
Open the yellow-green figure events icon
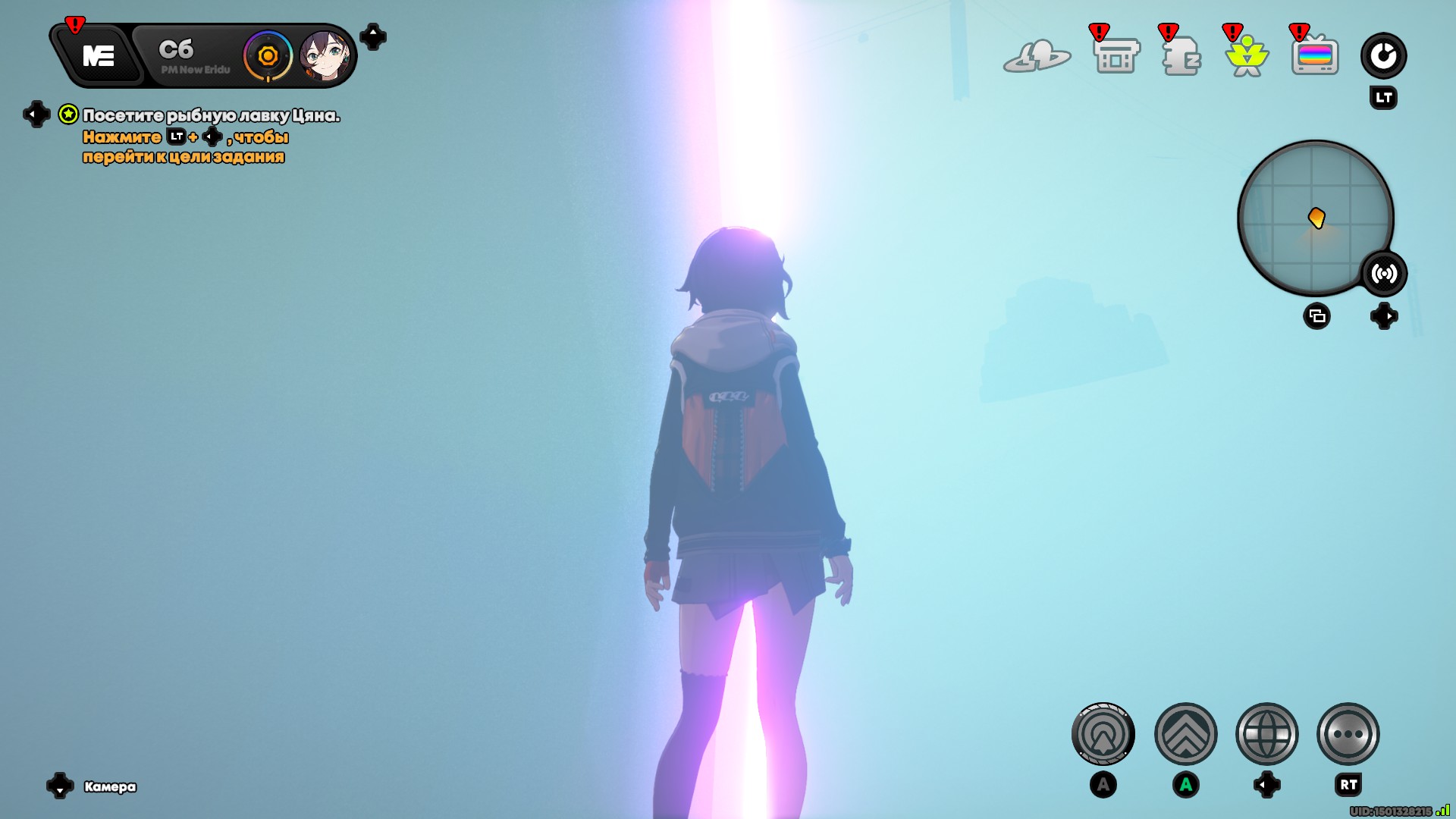[x=1247, y=56]
